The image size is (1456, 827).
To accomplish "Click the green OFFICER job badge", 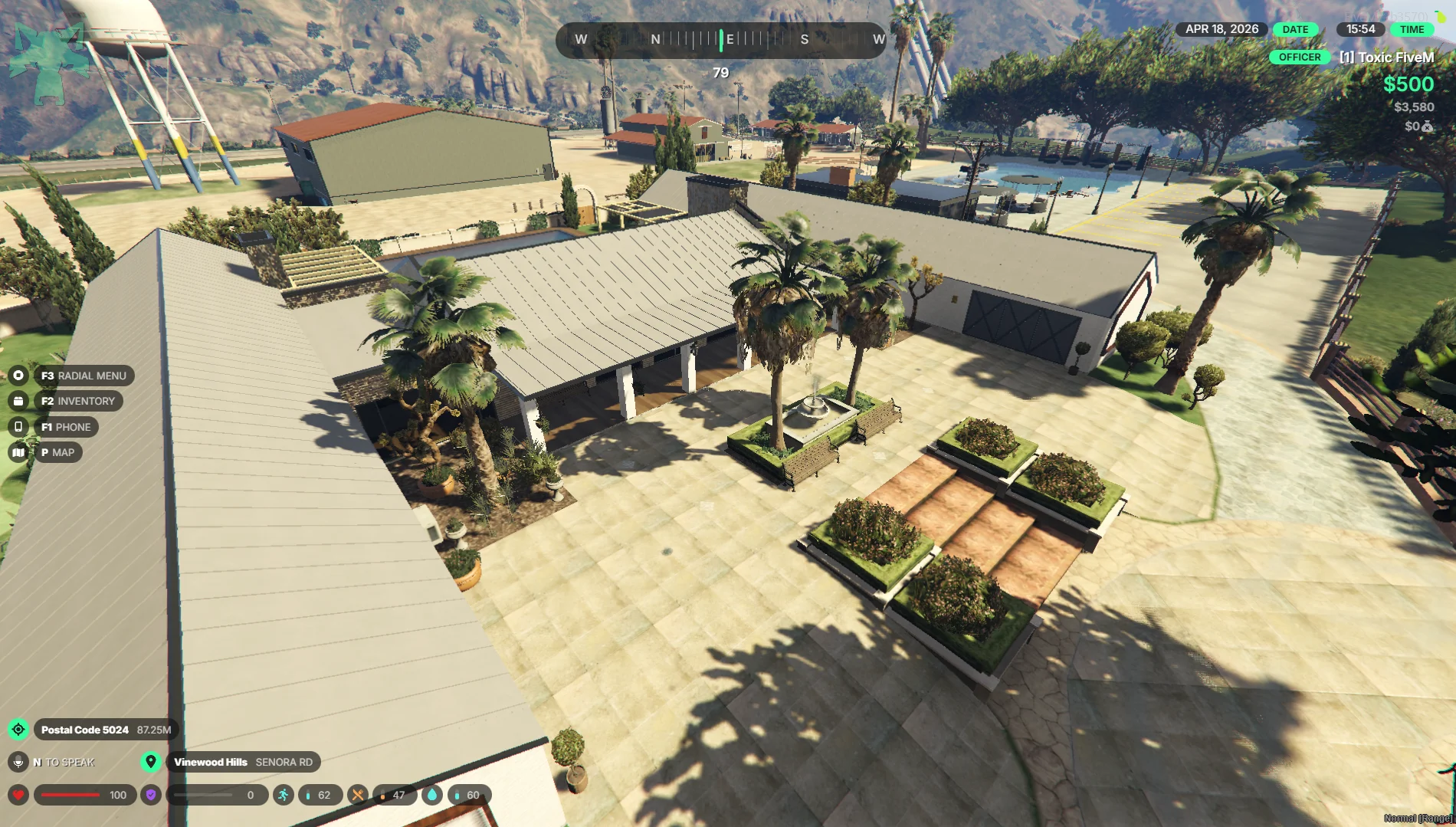I will click(x=1300, y=57).
